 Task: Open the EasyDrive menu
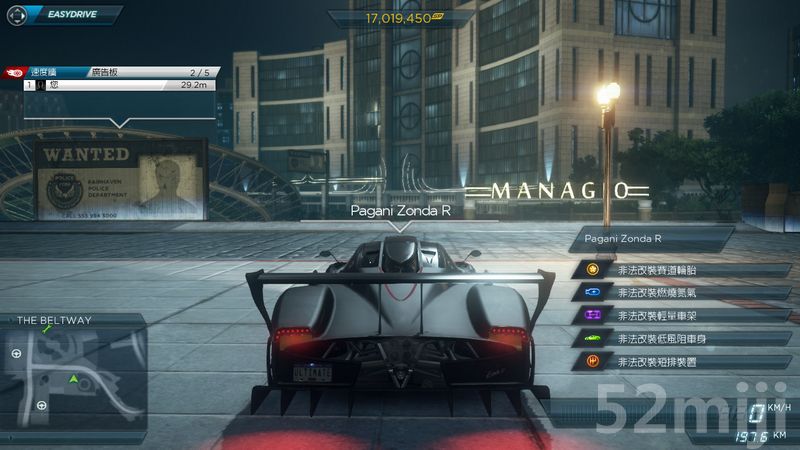coord(63,16)
